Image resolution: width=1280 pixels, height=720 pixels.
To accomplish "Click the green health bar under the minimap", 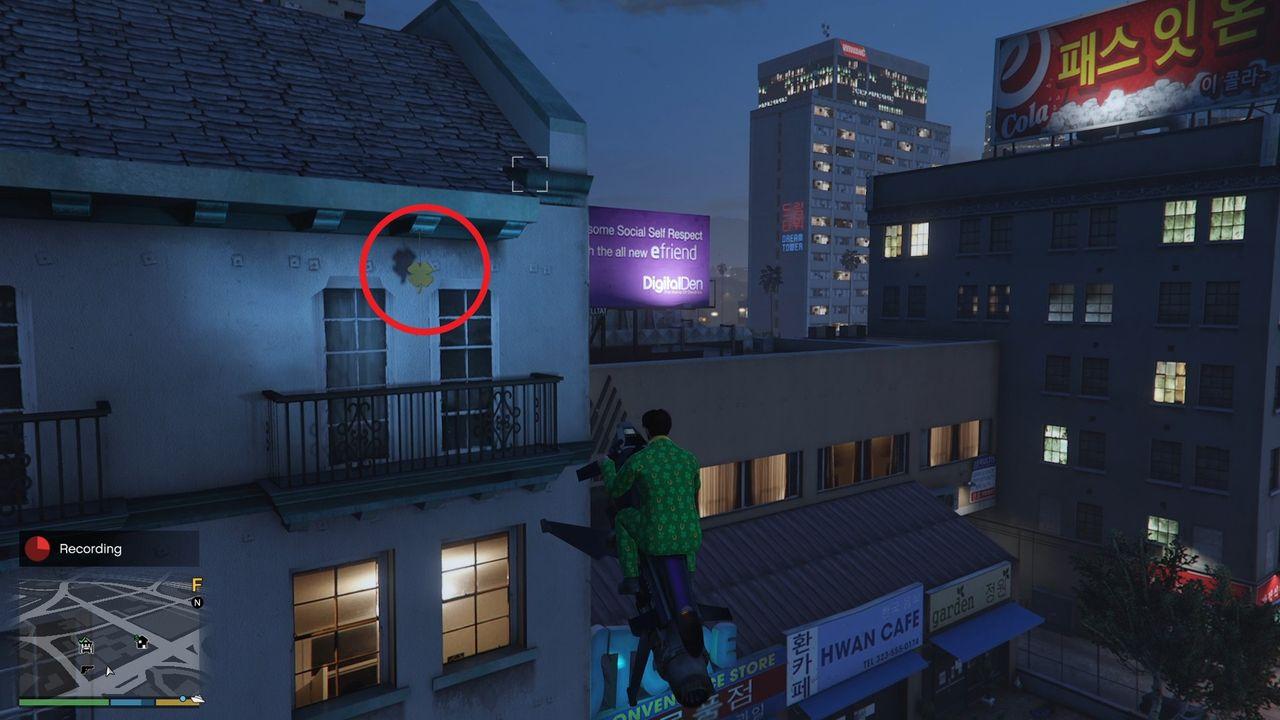I will (x=63, y=701).
